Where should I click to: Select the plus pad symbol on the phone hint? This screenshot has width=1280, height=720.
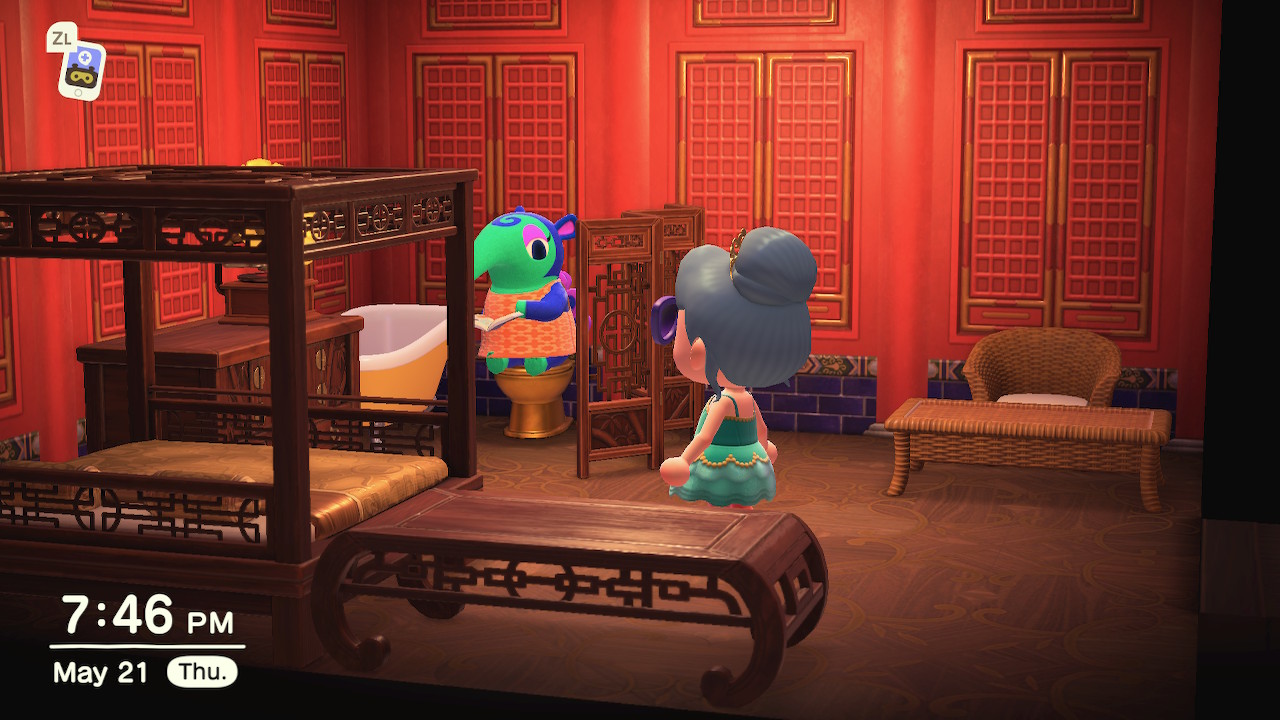click(x=85, y=56)
